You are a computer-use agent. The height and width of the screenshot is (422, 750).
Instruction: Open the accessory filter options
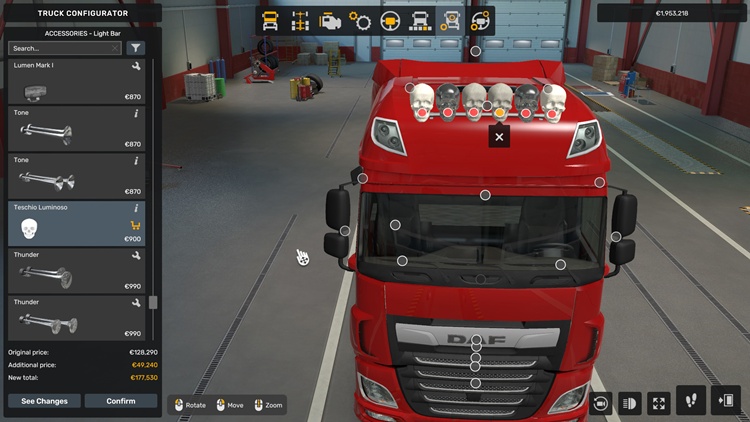click(x=136, y=48)
